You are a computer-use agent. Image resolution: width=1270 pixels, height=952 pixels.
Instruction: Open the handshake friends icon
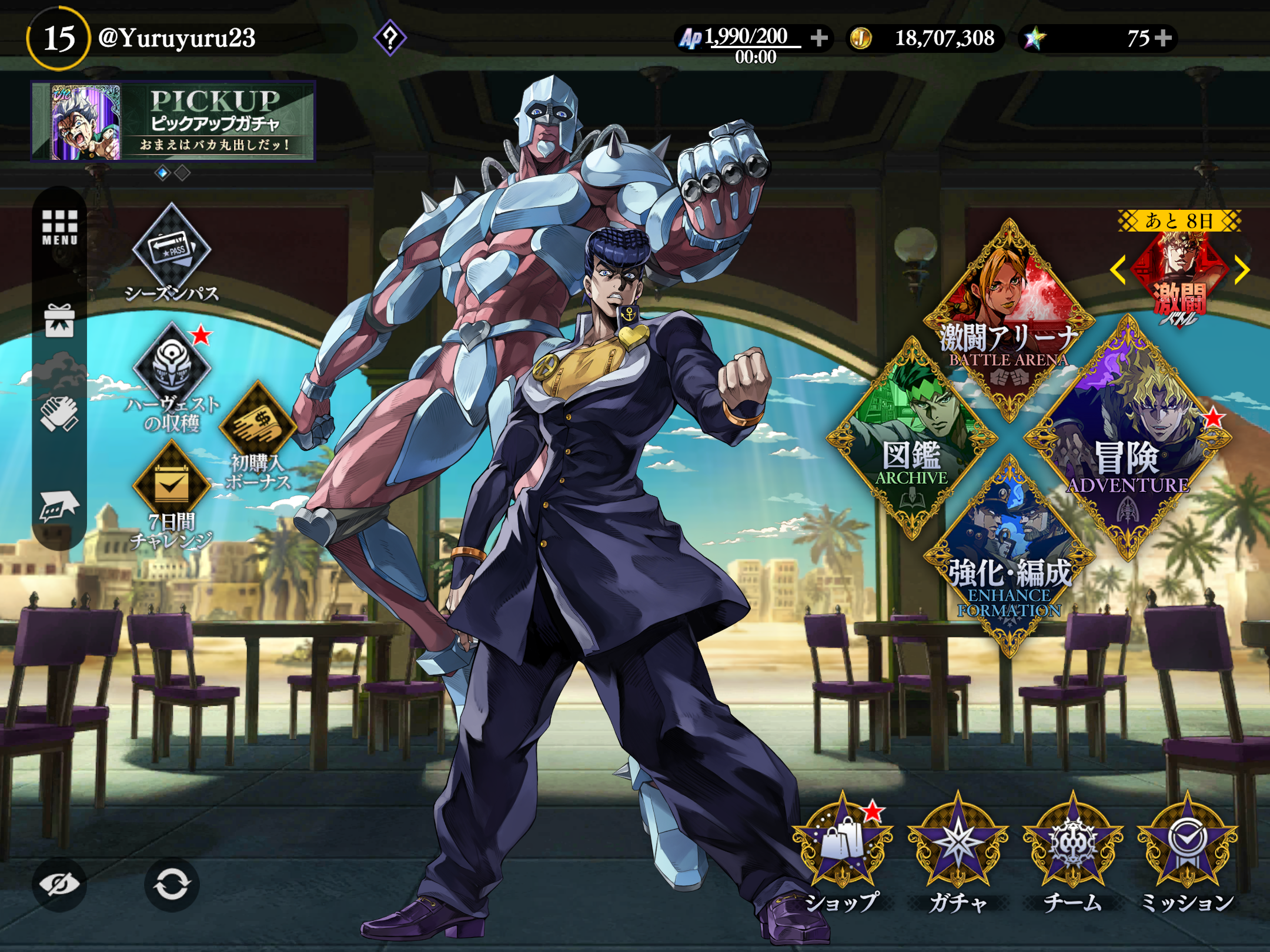click(59, 413)
